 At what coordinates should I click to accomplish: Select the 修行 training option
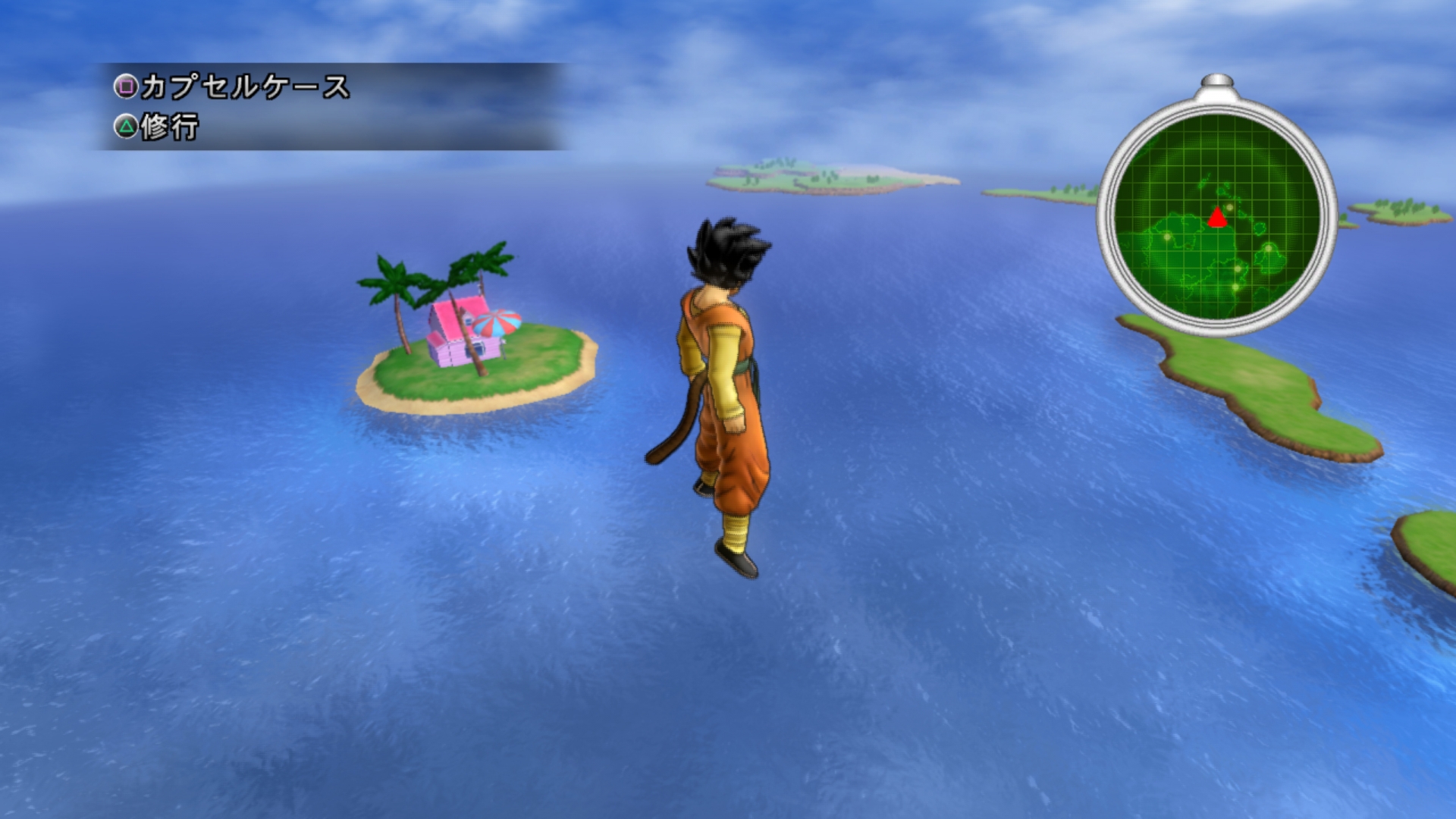(x=157, y=127)
